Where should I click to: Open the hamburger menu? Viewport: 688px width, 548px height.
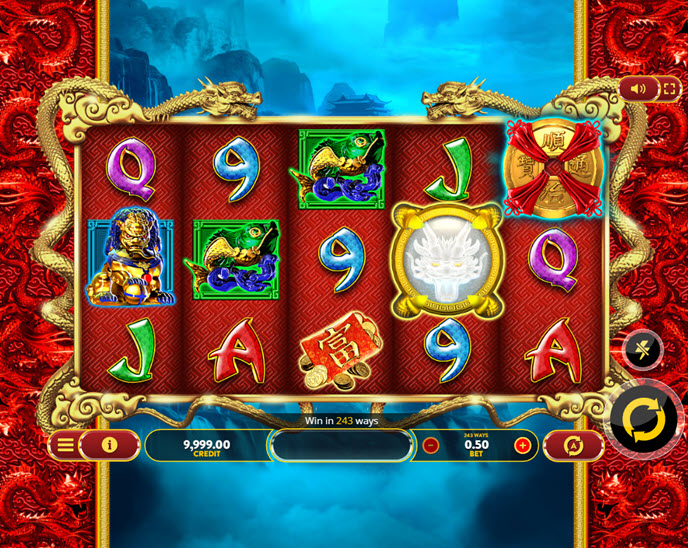(65, 445)
